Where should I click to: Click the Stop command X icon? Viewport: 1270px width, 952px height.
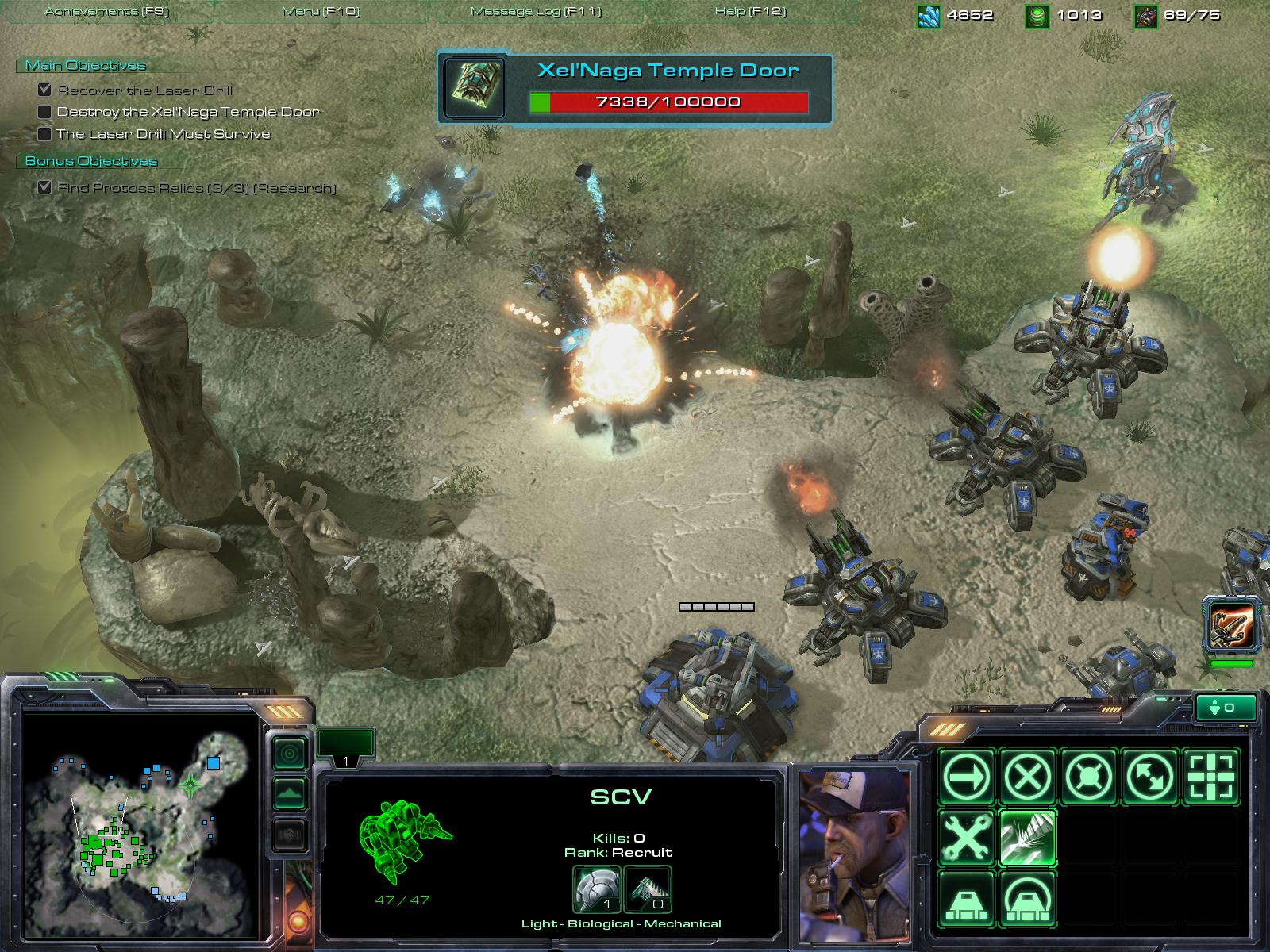[x=1028, y=775]
